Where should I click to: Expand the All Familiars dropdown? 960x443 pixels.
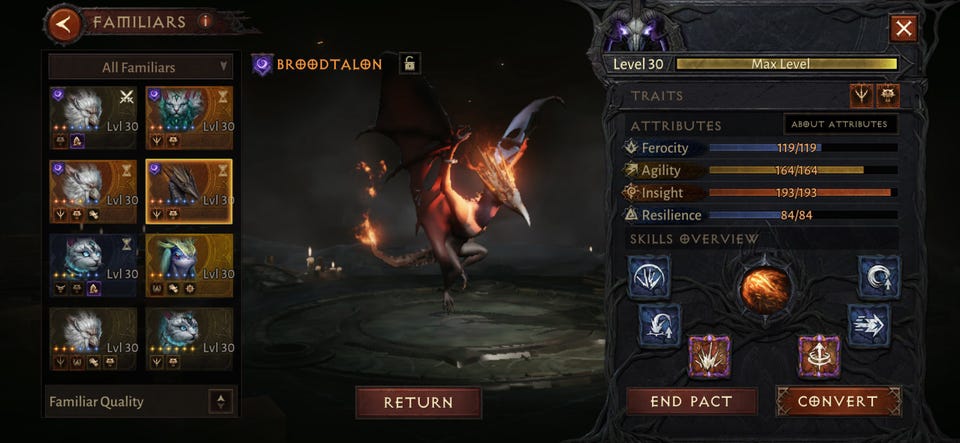click(141, 67)
